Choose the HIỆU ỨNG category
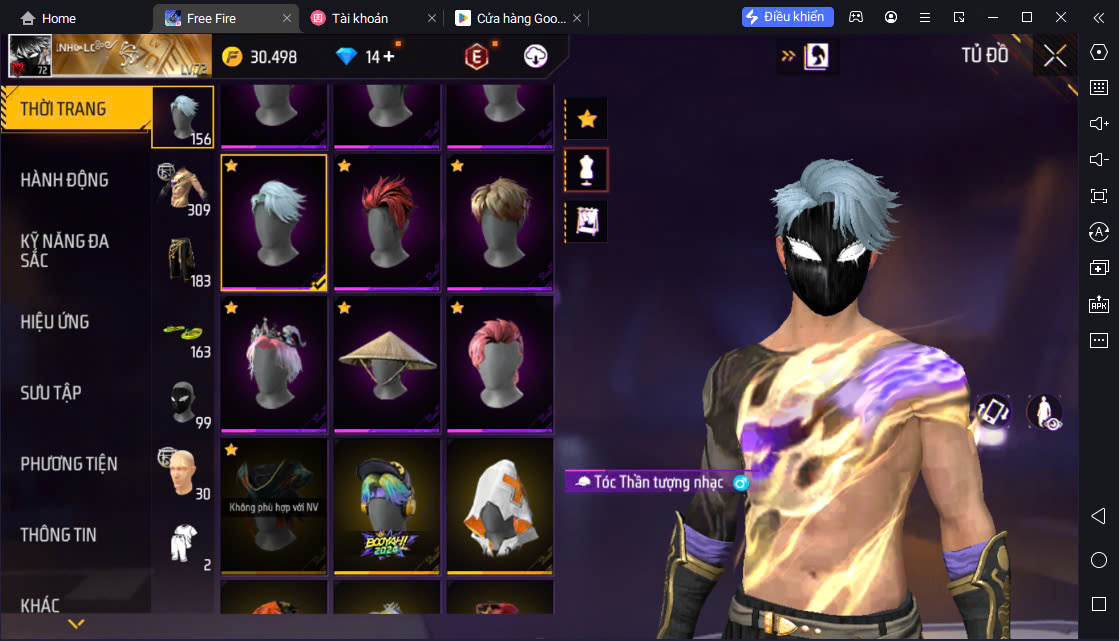The image size is (1119, 641). pos(55,322)
